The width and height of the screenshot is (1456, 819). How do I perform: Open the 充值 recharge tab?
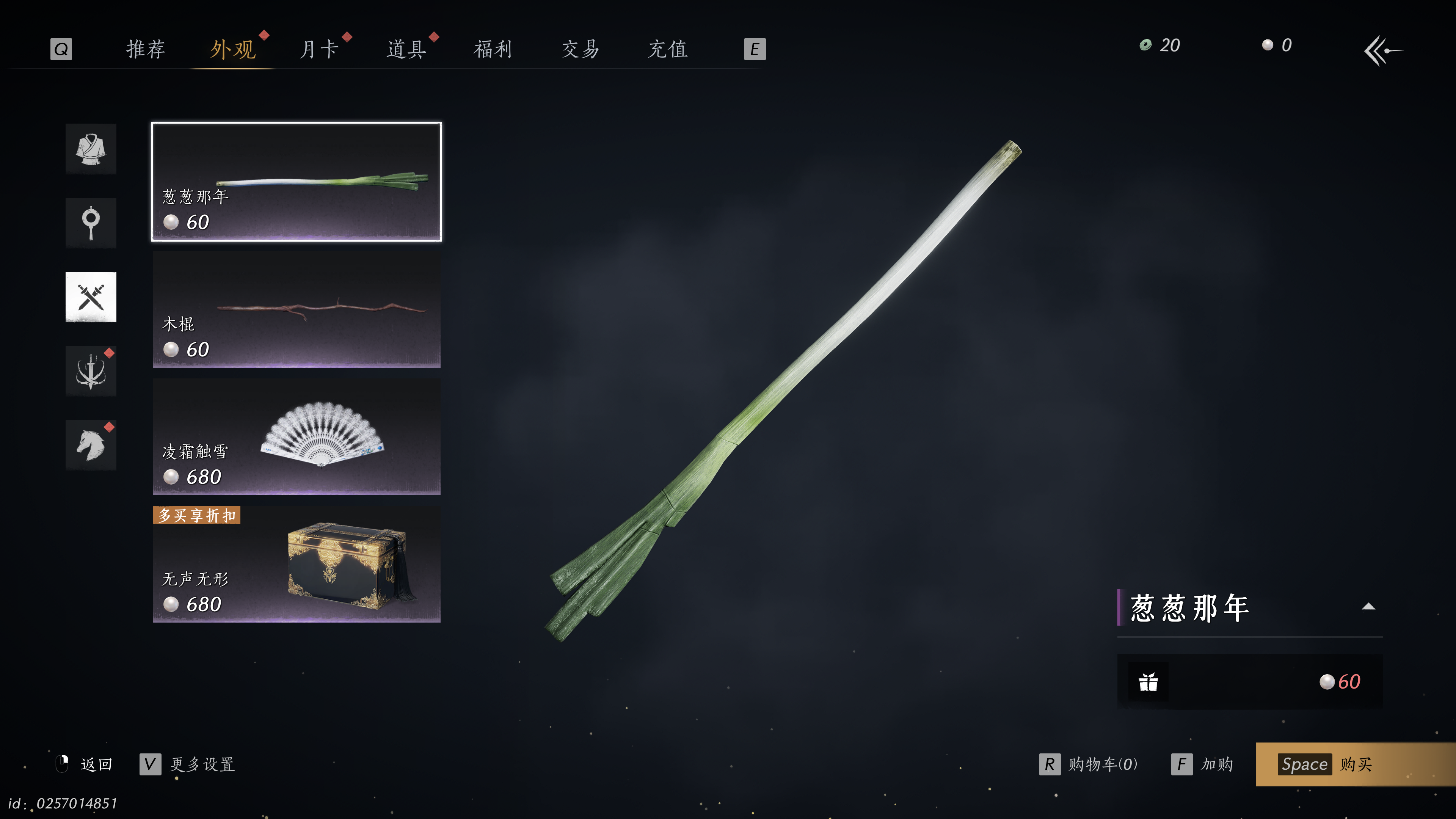click(x=667, y=49)
